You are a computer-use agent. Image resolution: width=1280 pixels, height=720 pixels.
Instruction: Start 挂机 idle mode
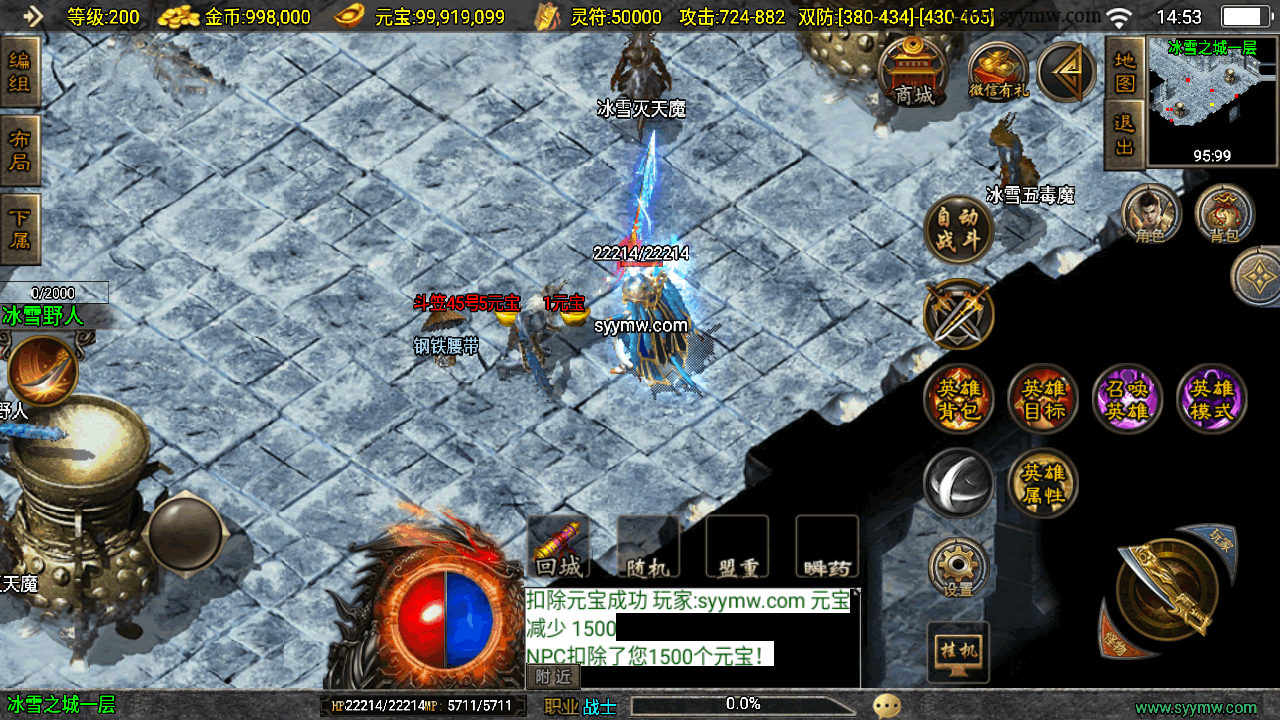pos(958,651)
